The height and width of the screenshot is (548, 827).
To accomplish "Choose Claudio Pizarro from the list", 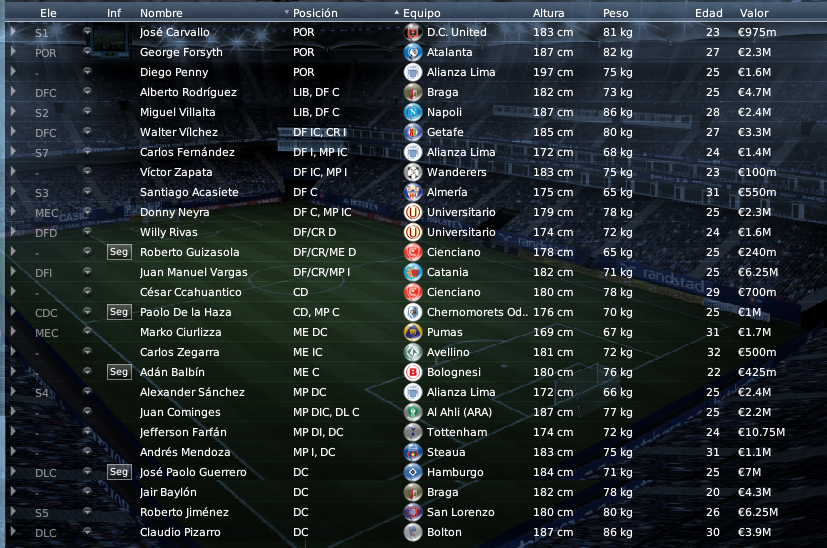I will 180,532.
